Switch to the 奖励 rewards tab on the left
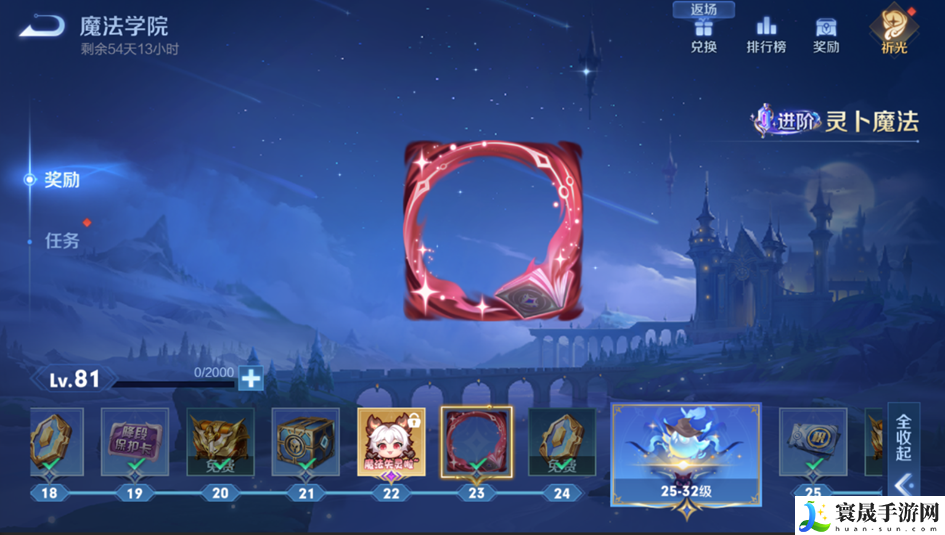The height and width of the screenshot is (535, 945). coord(61,180)
